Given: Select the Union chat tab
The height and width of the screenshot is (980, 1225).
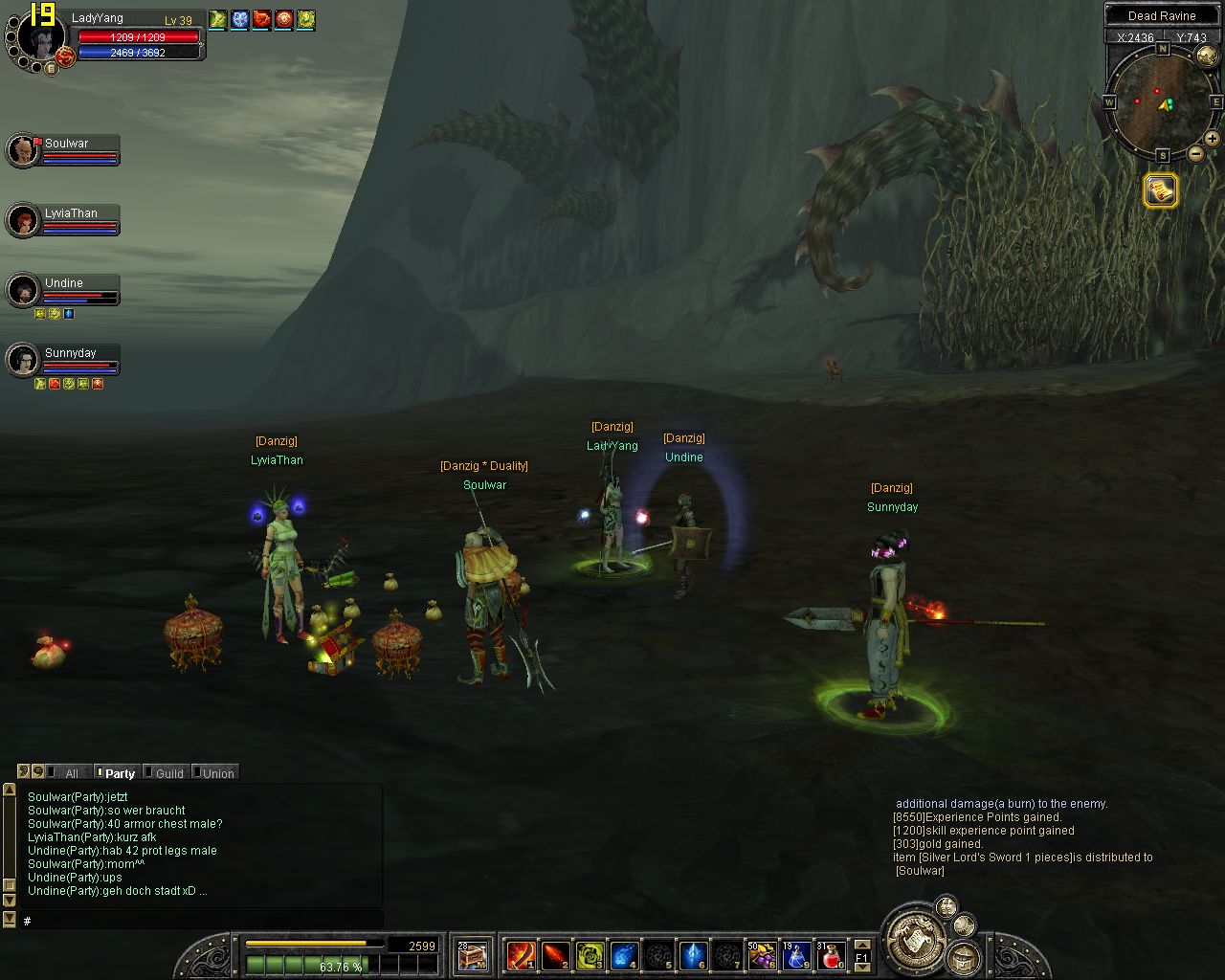Looking at the screenshot, I should tap(217, 773).
